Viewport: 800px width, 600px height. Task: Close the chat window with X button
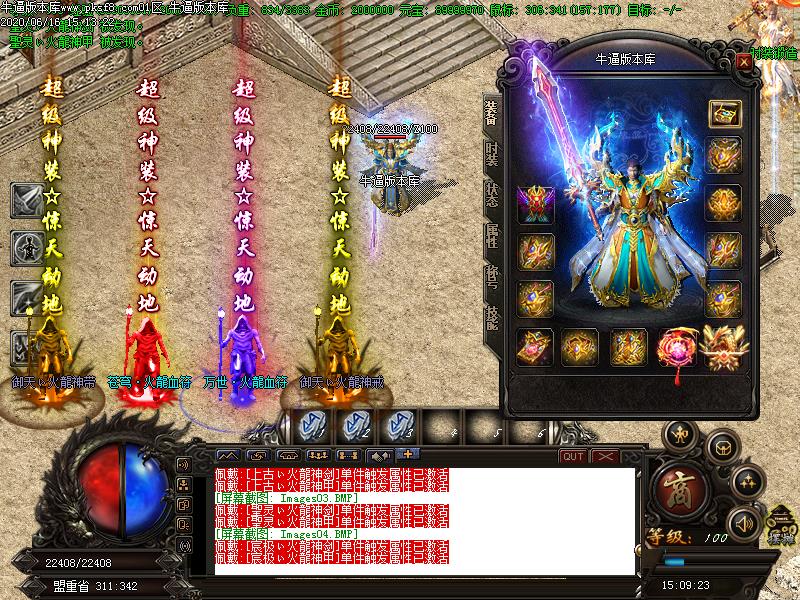(x=604, y=456)
